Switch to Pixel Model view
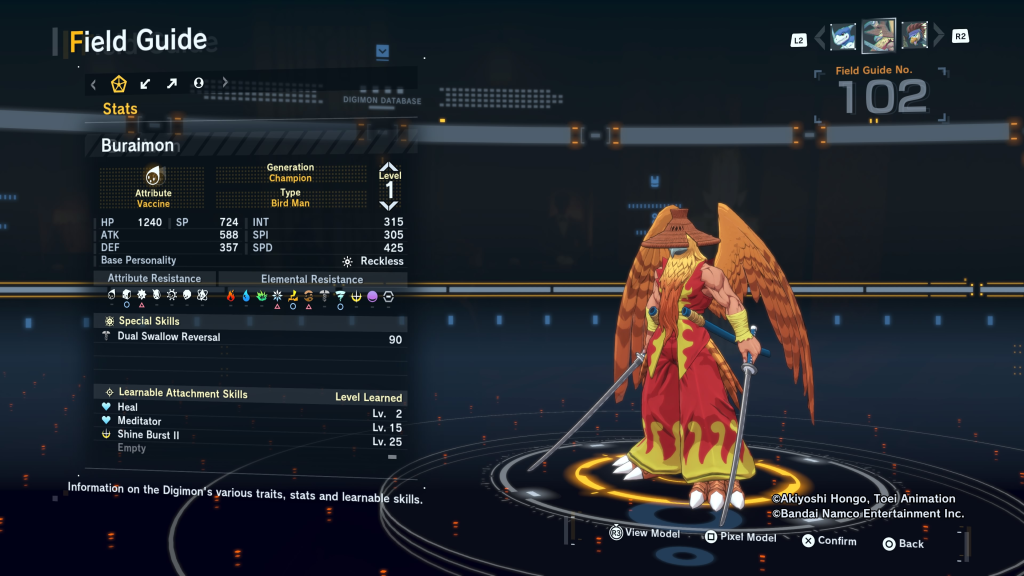1024x576 pixels. pos(740,537)
